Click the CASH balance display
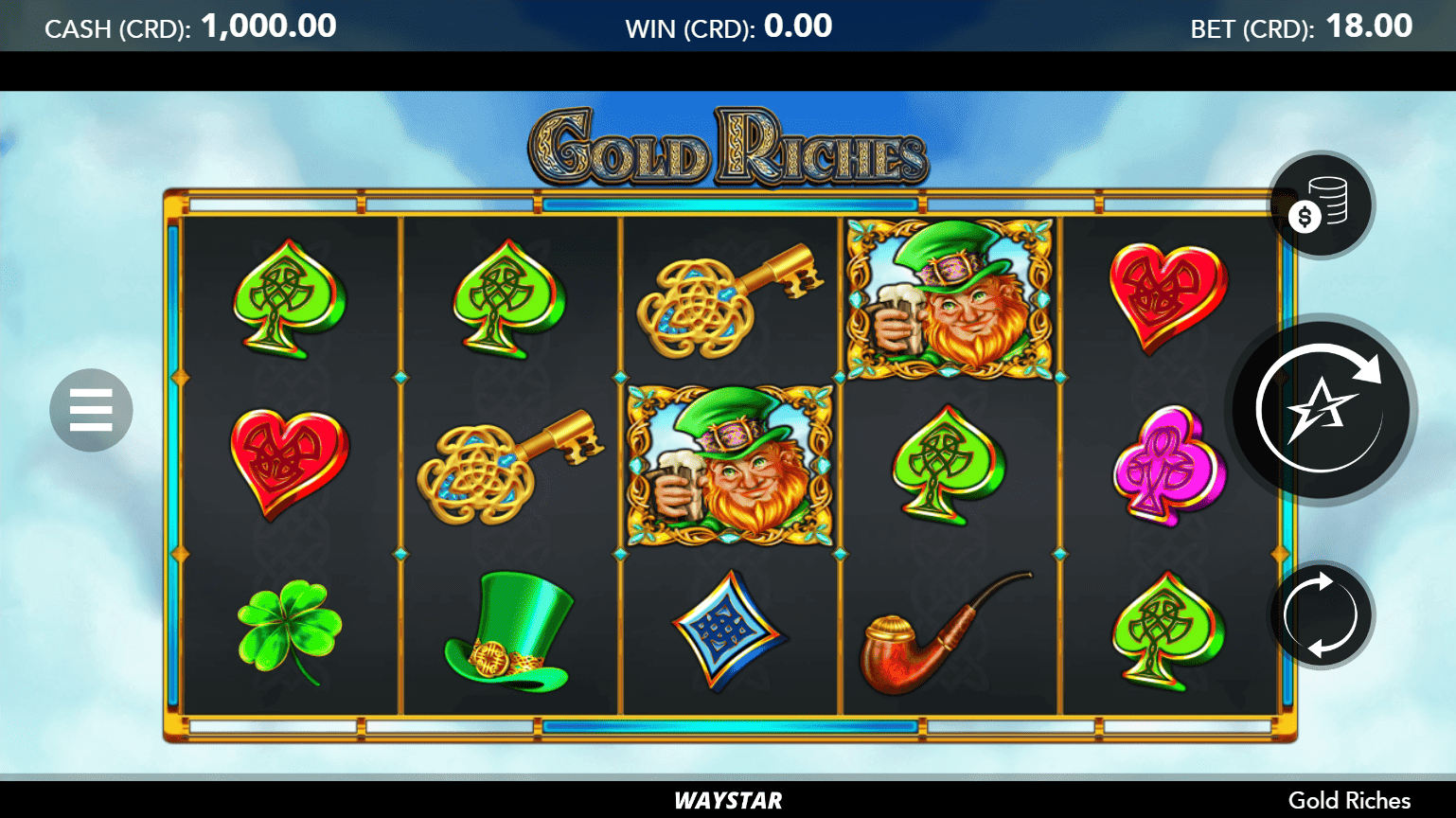 [x=189, y=26]
